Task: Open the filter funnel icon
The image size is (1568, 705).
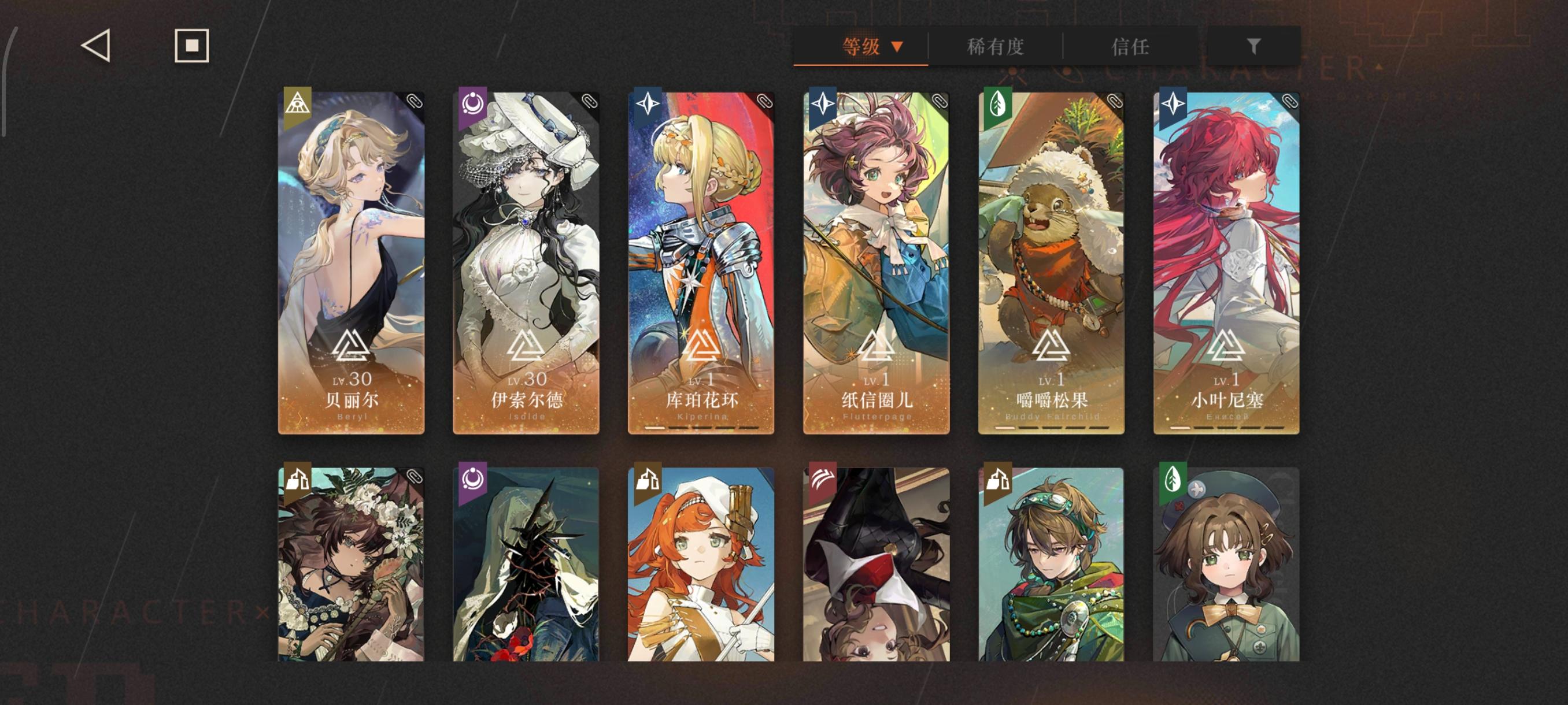Action: (1253, 44)
